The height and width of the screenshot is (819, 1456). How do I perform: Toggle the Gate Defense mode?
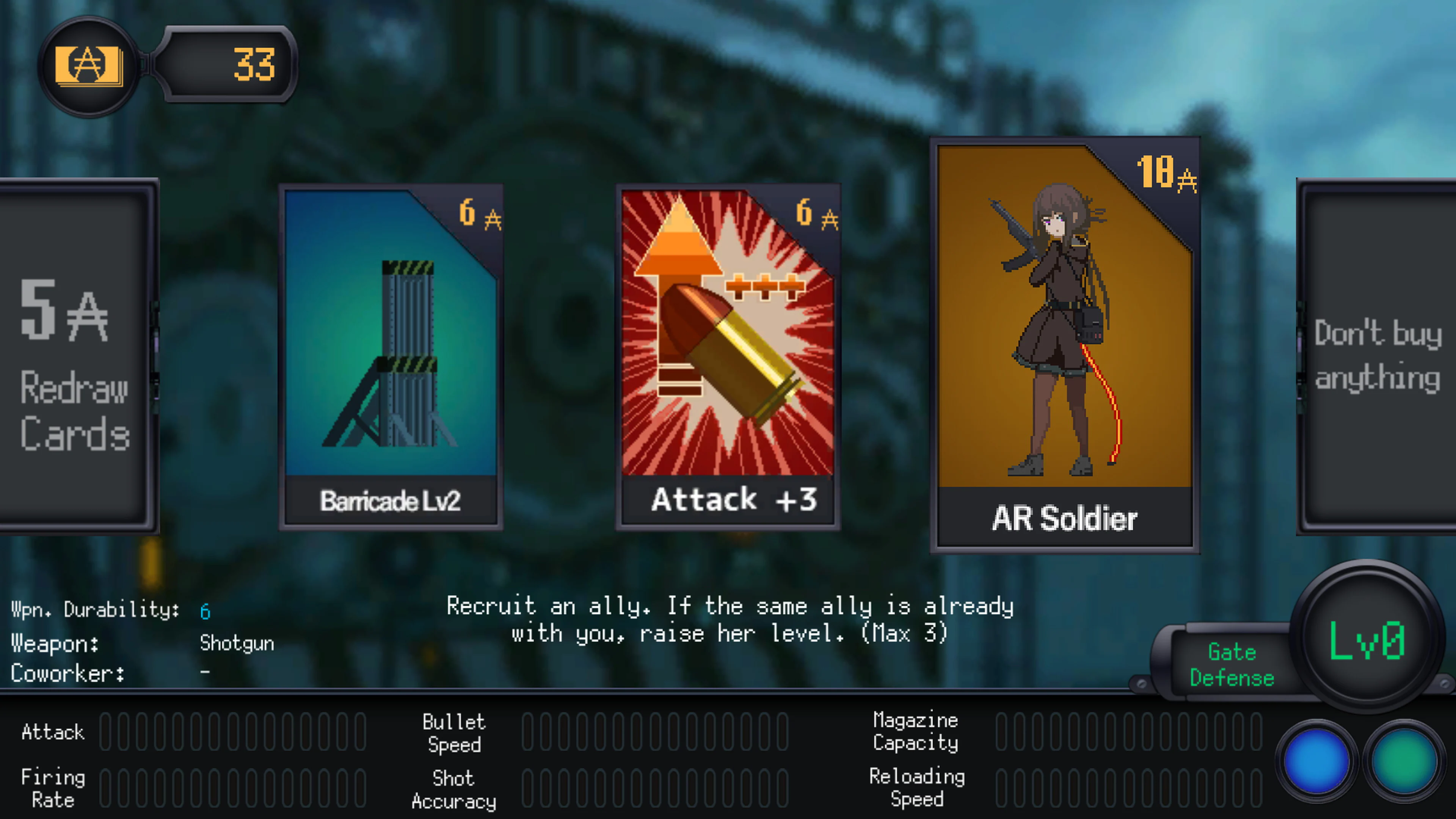tap(1232, 665)
